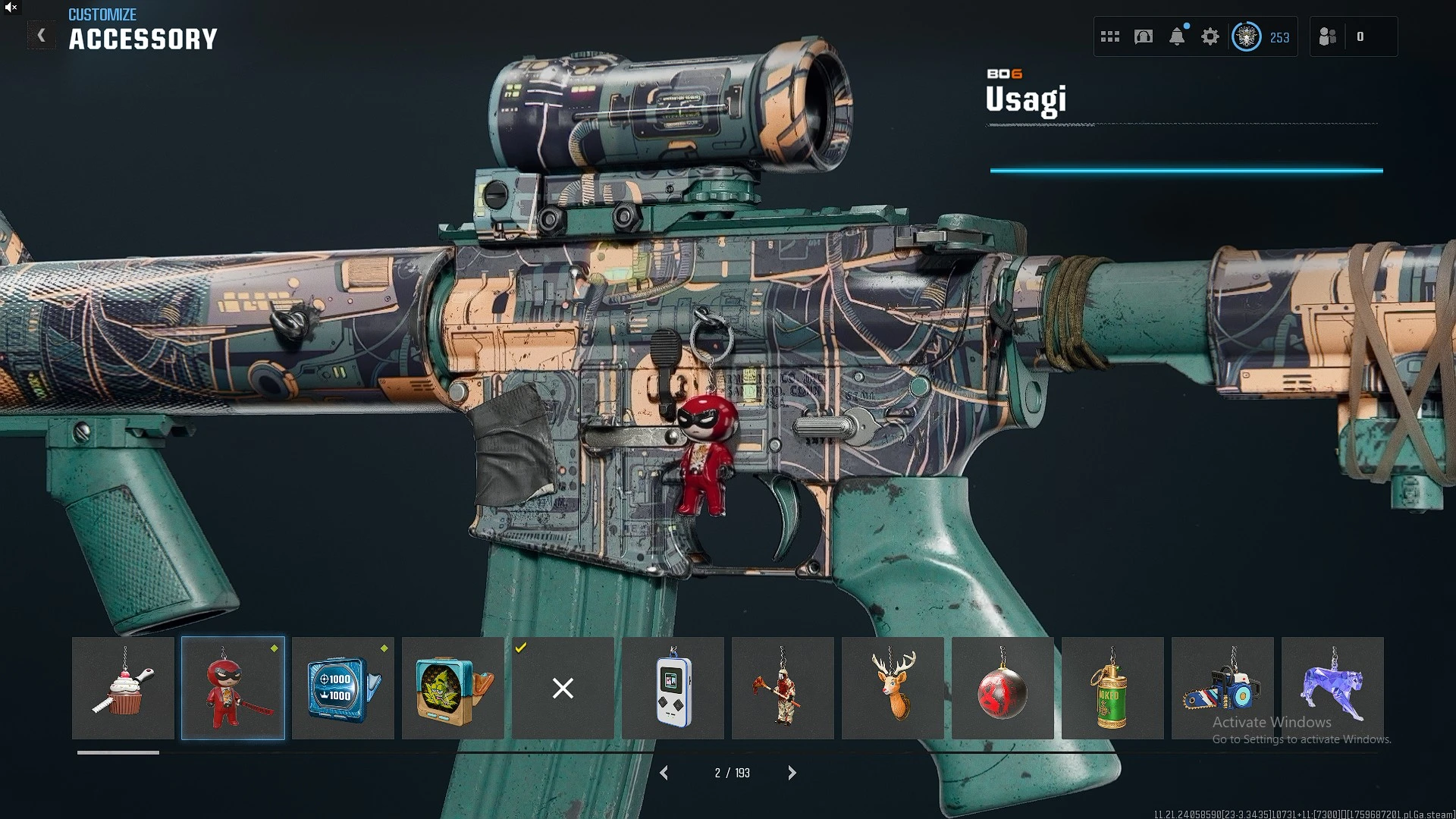This screenshot has width=1456, height=819.
Task: Select the retro TV charm
Action: click(453, 688)
